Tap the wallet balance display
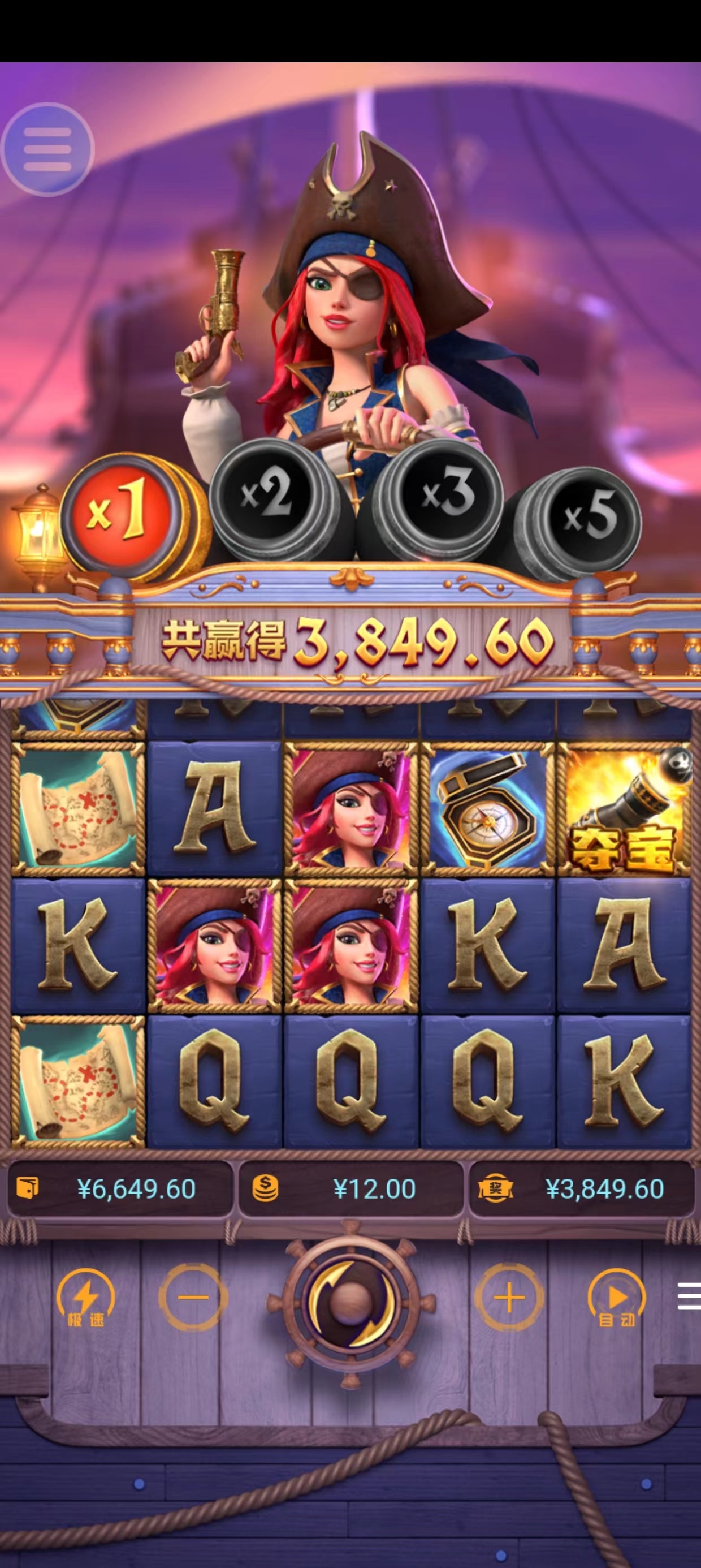 point(120,1189)
